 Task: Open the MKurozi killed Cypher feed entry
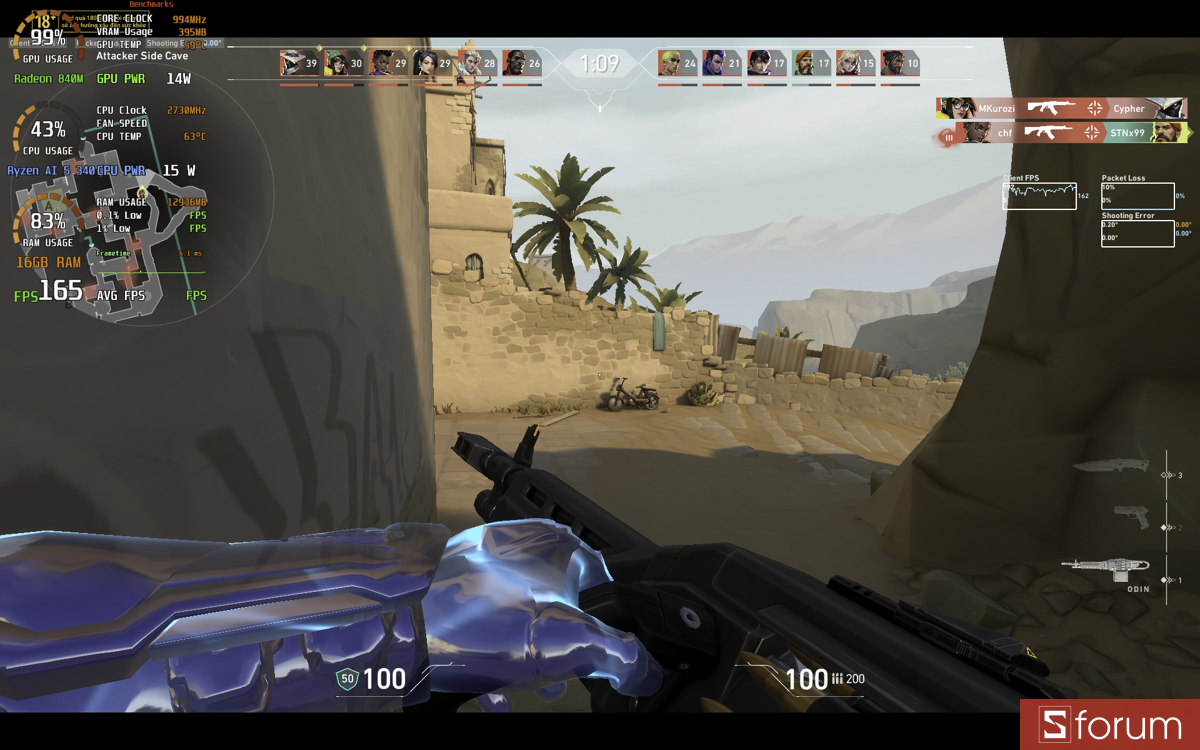pos(1062,108)
